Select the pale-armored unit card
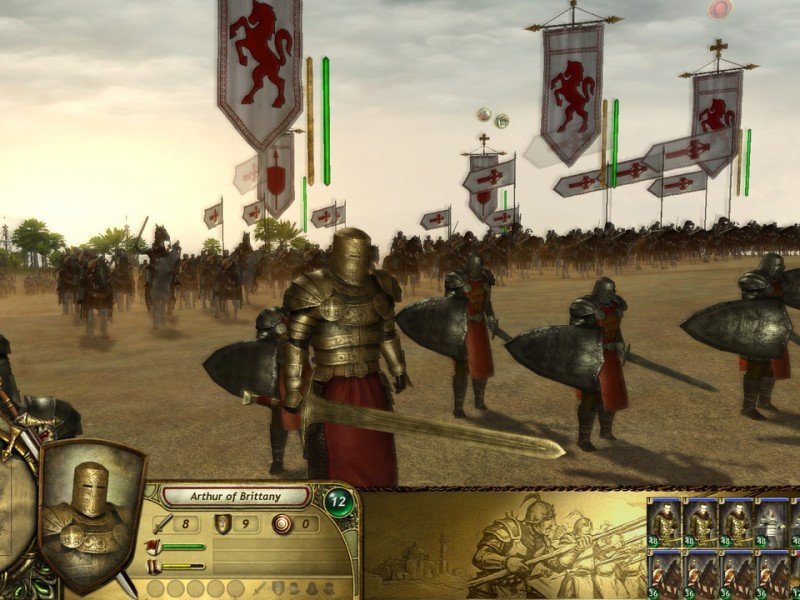This screenshot has width=800, height=600. [769, 521]
